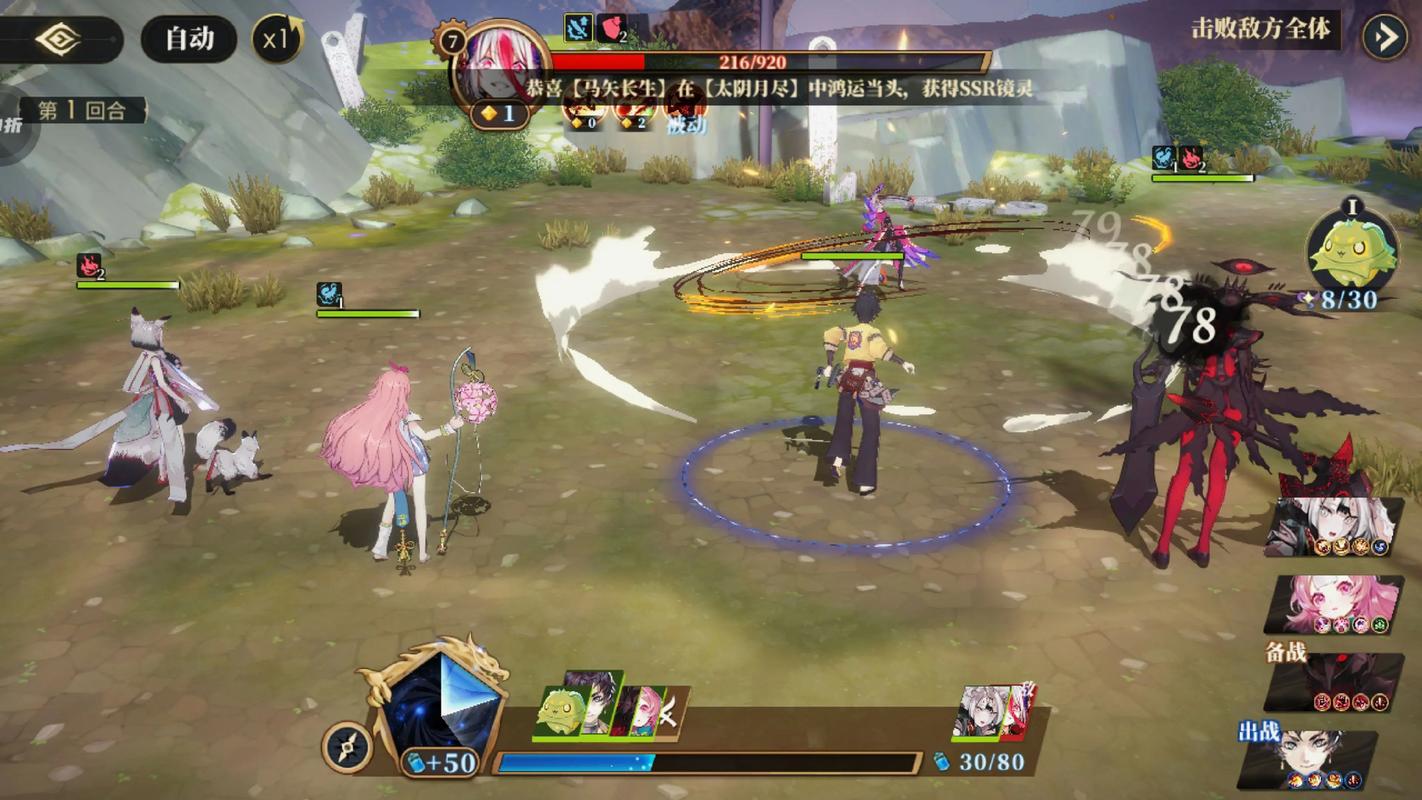Skip ahead with the double-arrow button
Screen dimensions: 1422x800
point(1386,38)
